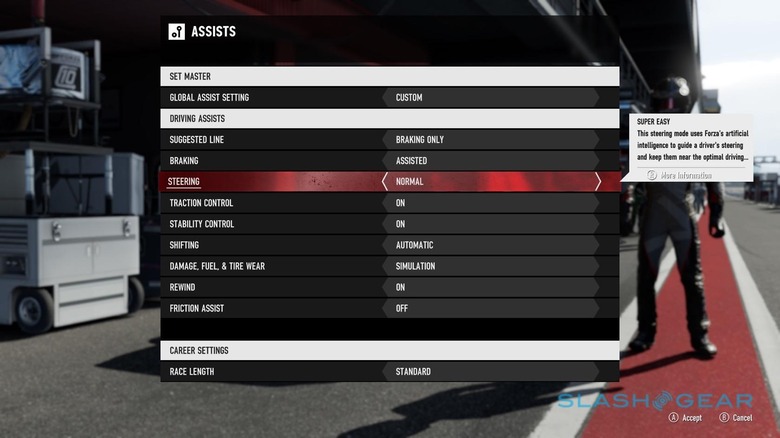Screen dimensions: 780x438
Task: Select the Traction Control row
Action: tap(389, 203)
